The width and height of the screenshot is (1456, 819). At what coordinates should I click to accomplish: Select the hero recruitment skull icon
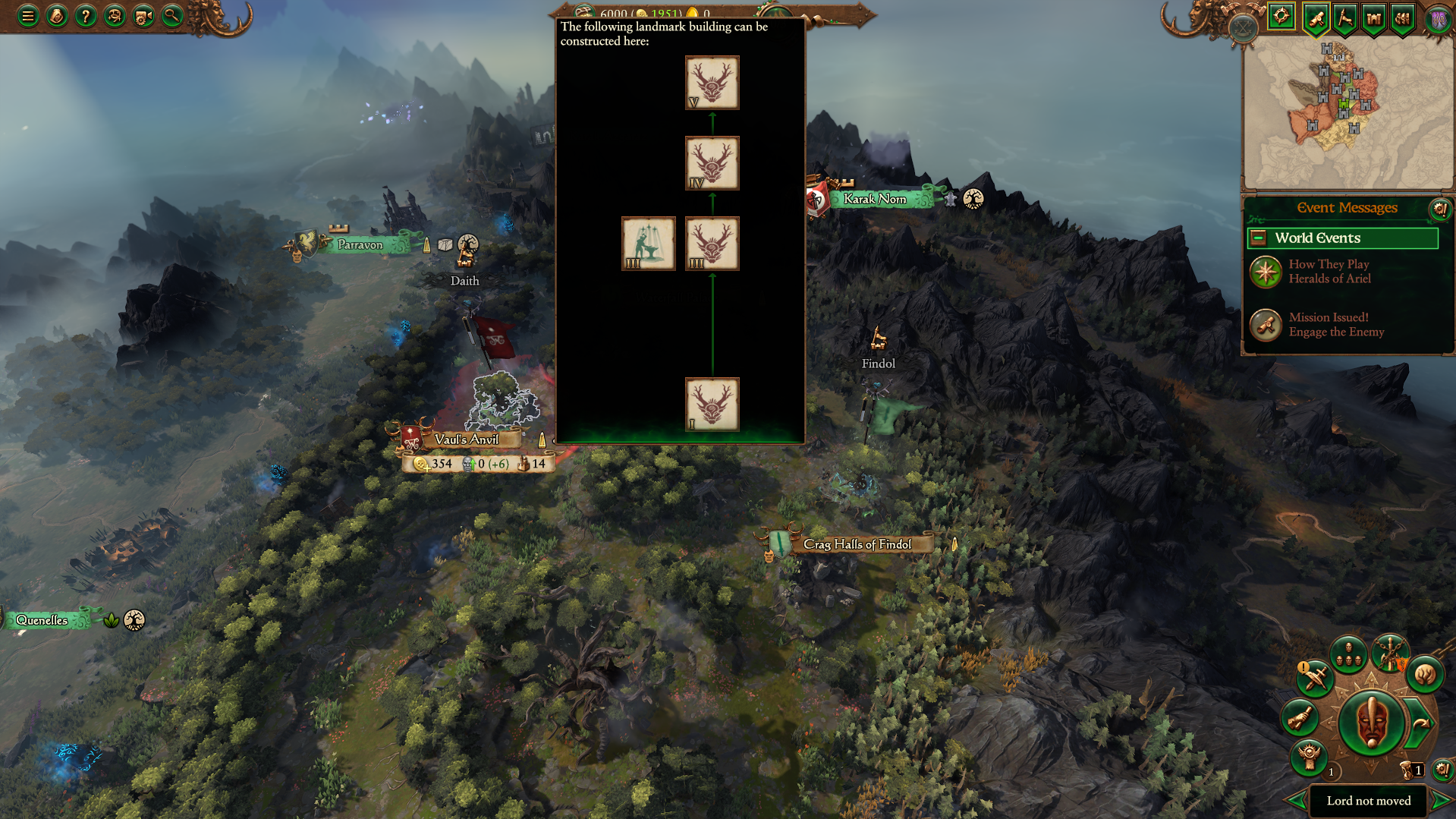pyautogui.click(x=1309, y=757)
